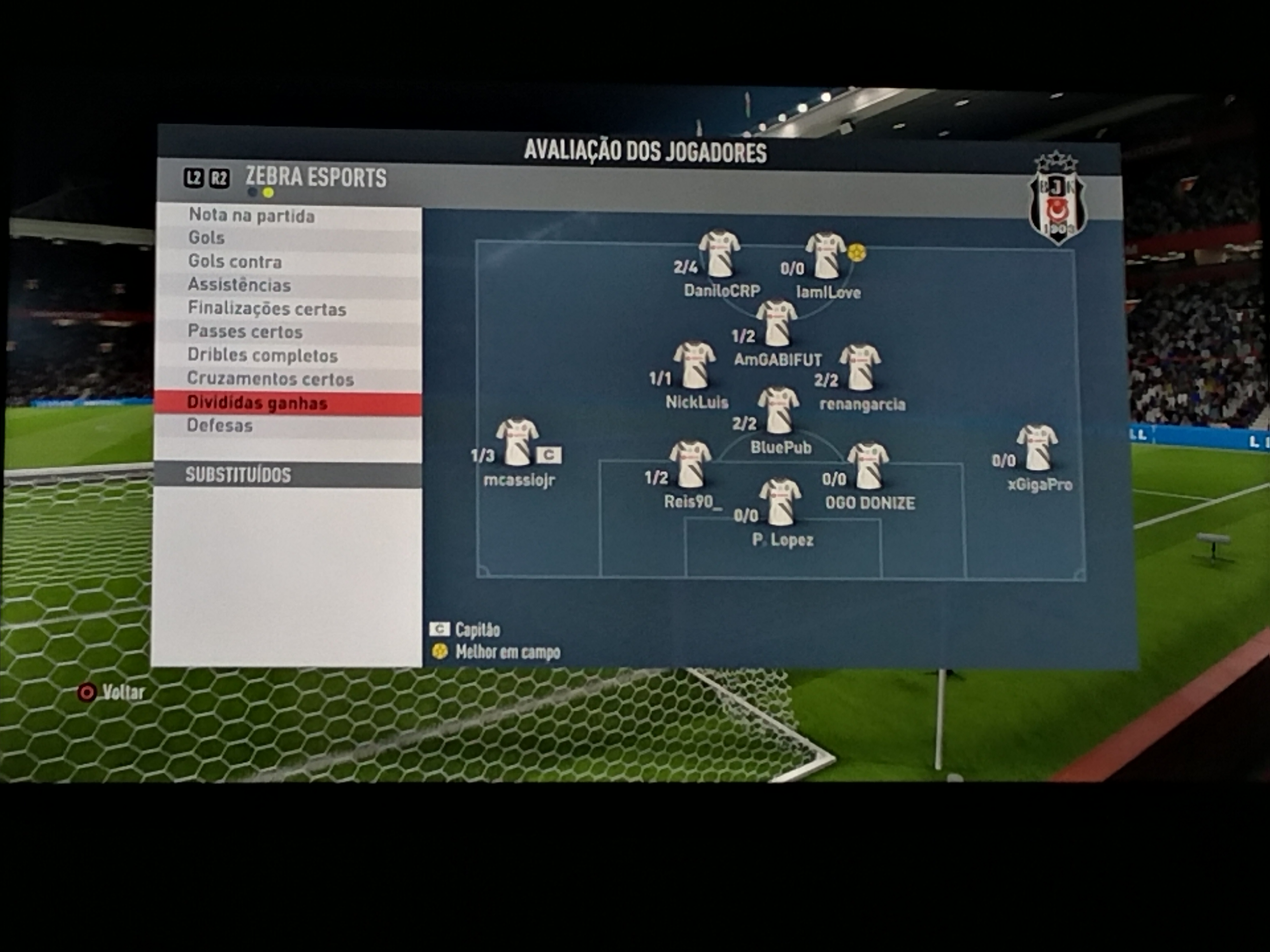Select AmGABIFUT on the formation
The height and width of the screenshot is (952, 1270).
(776, 322)
